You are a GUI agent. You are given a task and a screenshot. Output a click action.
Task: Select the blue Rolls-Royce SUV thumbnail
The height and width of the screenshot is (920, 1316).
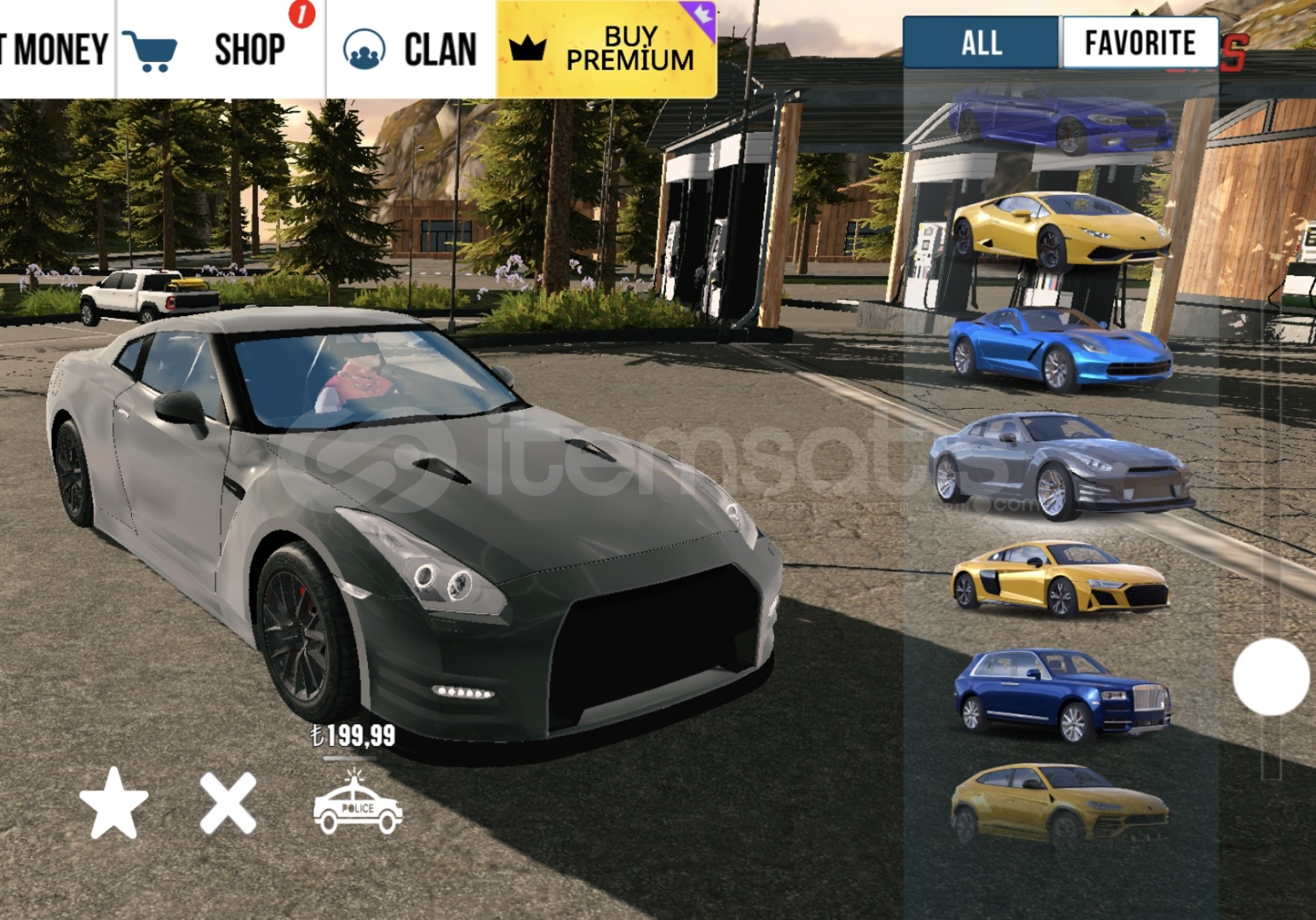click(x=1060, y=694)
